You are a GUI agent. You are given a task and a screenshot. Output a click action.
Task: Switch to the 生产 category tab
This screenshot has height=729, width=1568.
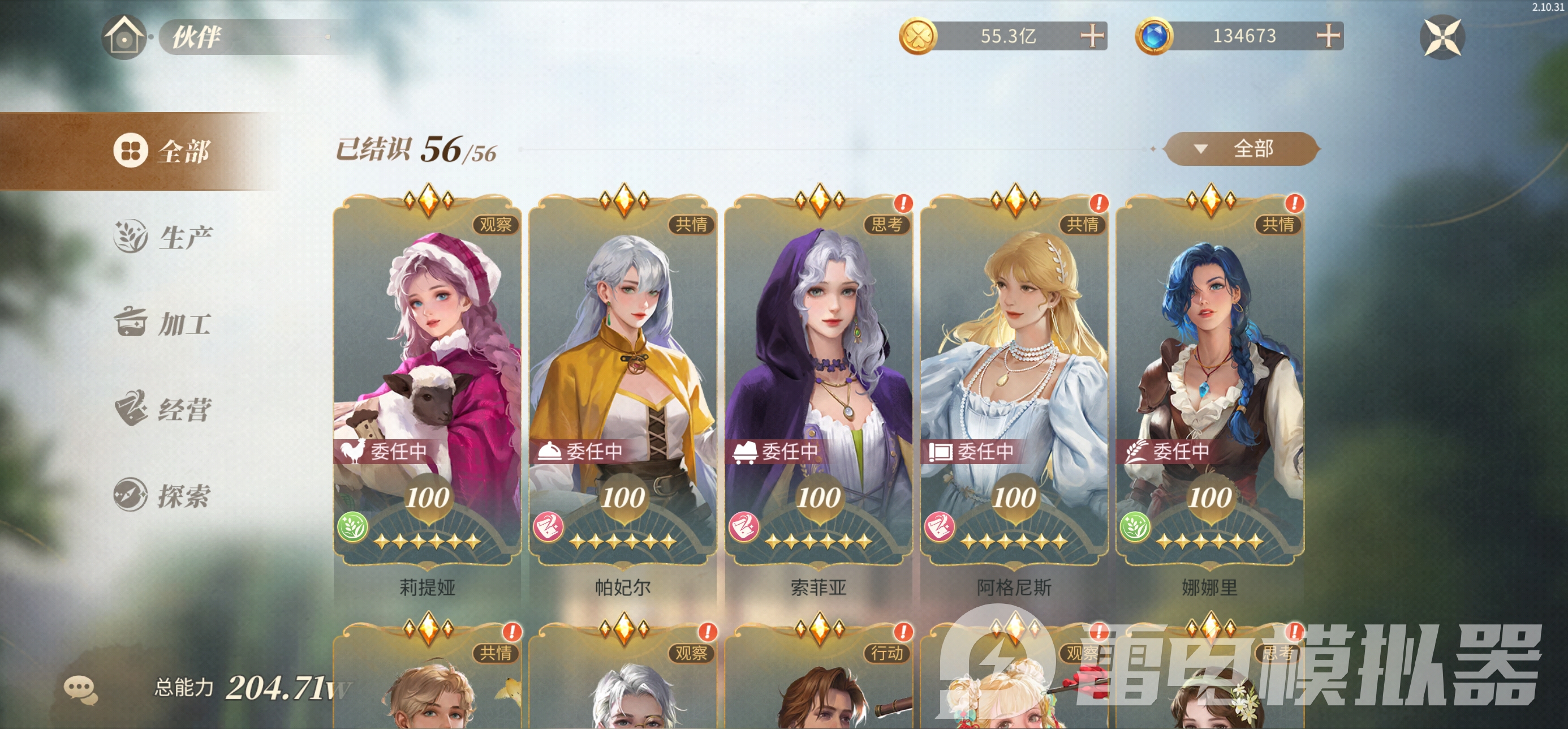[x=163, y=237]
